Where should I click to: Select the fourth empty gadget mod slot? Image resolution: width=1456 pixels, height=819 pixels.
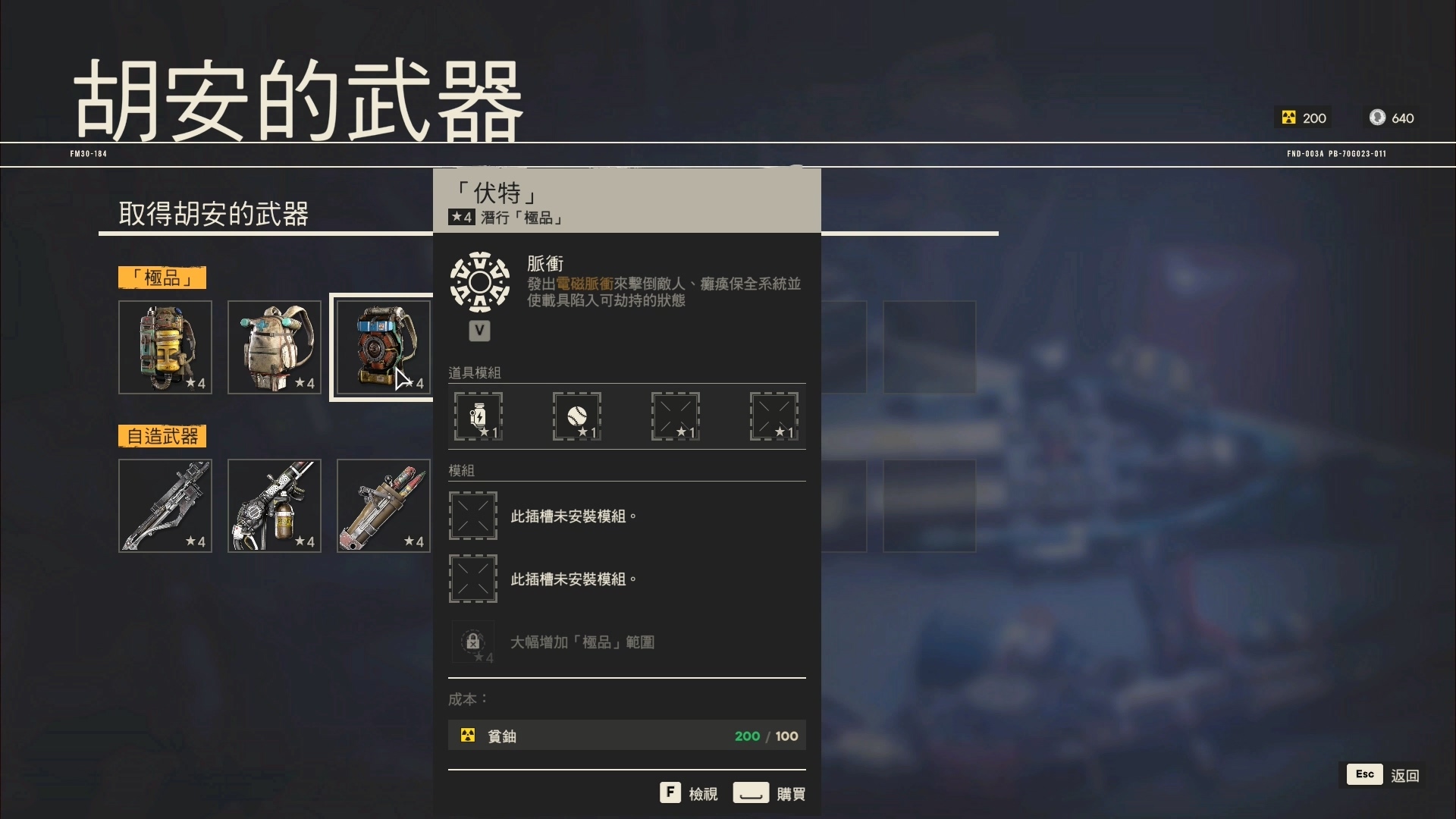772,416
